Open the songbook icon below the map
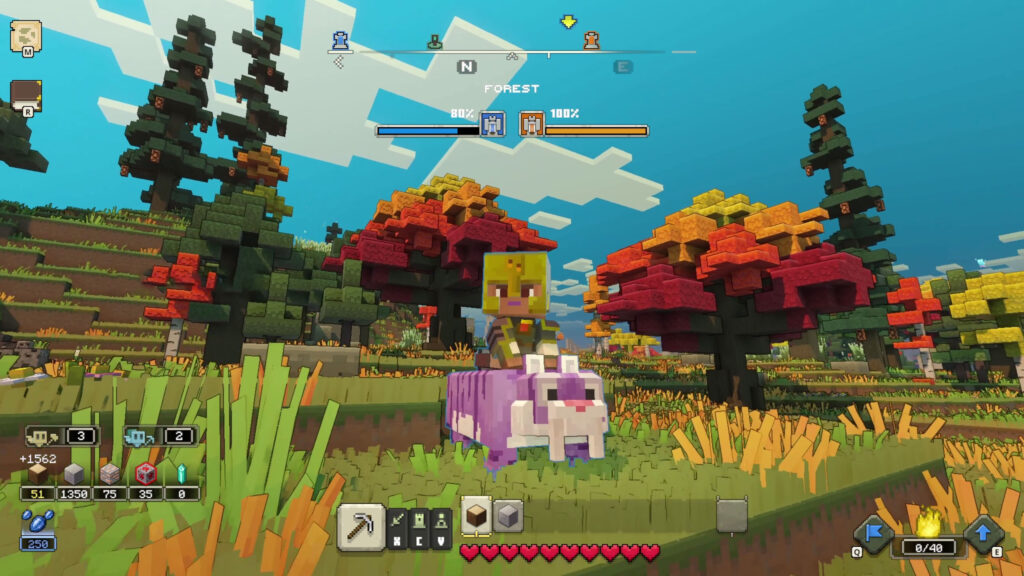This screenshot has height=576, width=1024. [25, 96]
